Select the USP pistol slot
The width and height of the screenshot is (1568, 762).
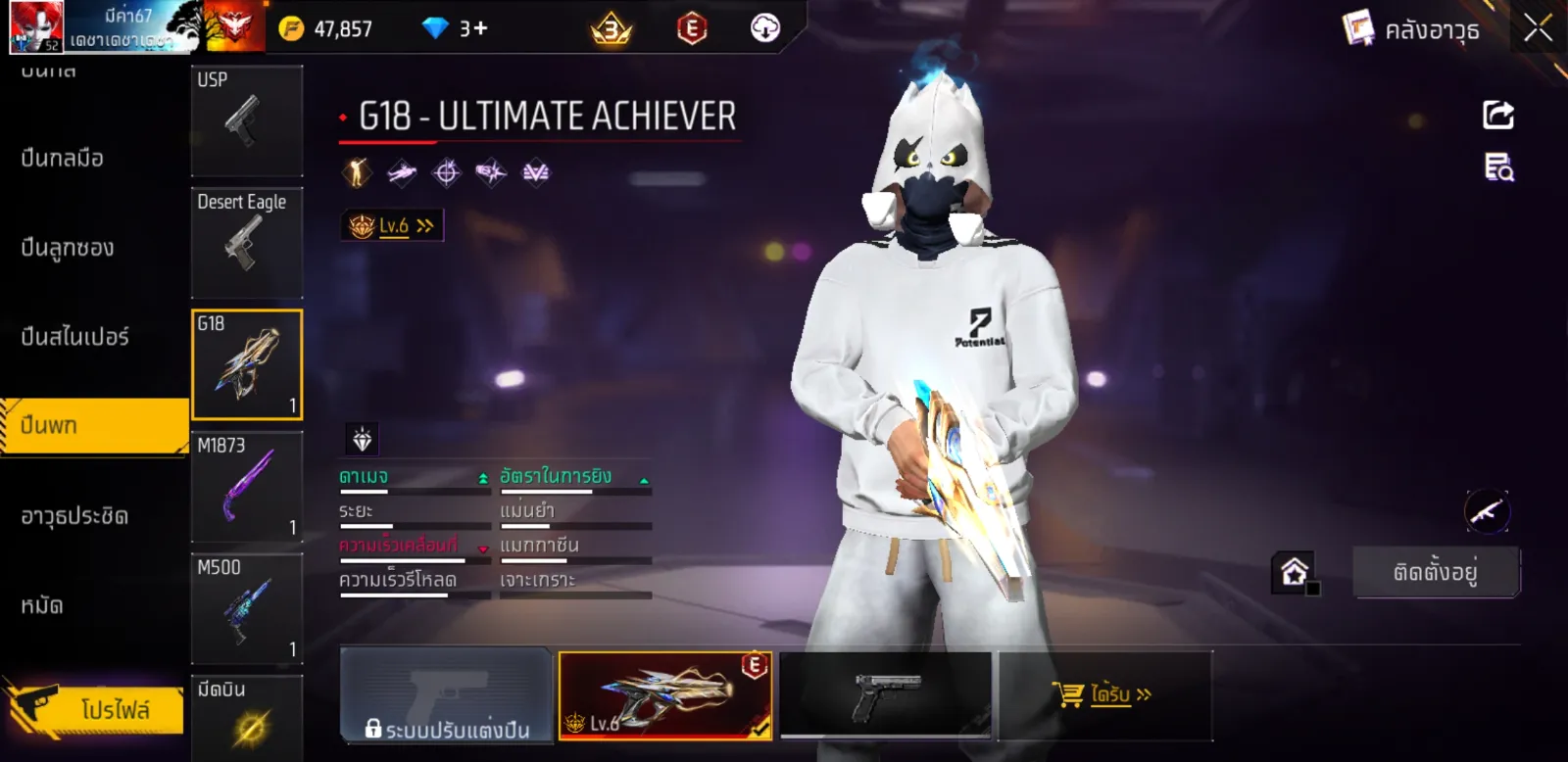[246, 120]
